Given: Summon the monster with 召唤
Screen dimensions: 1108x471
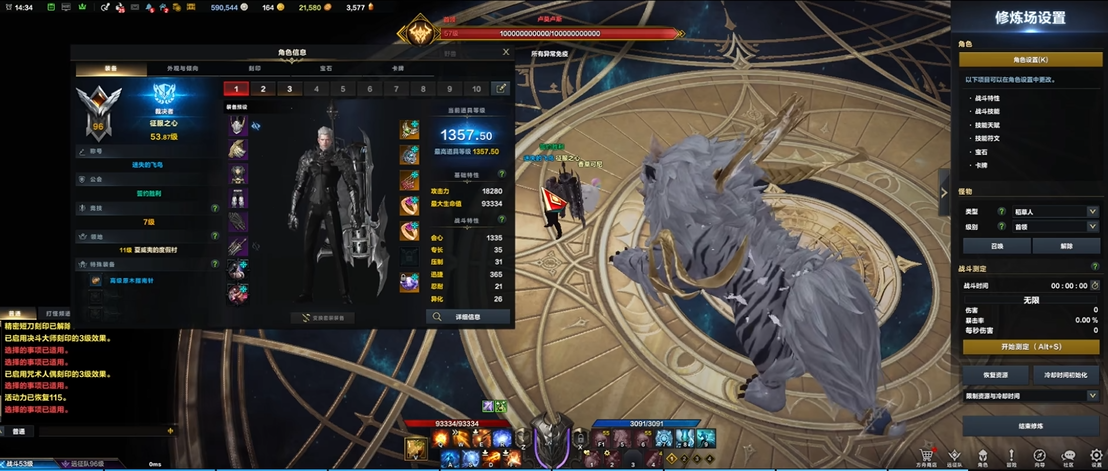Looking at the screenshot, I should (x=997, y=245).
